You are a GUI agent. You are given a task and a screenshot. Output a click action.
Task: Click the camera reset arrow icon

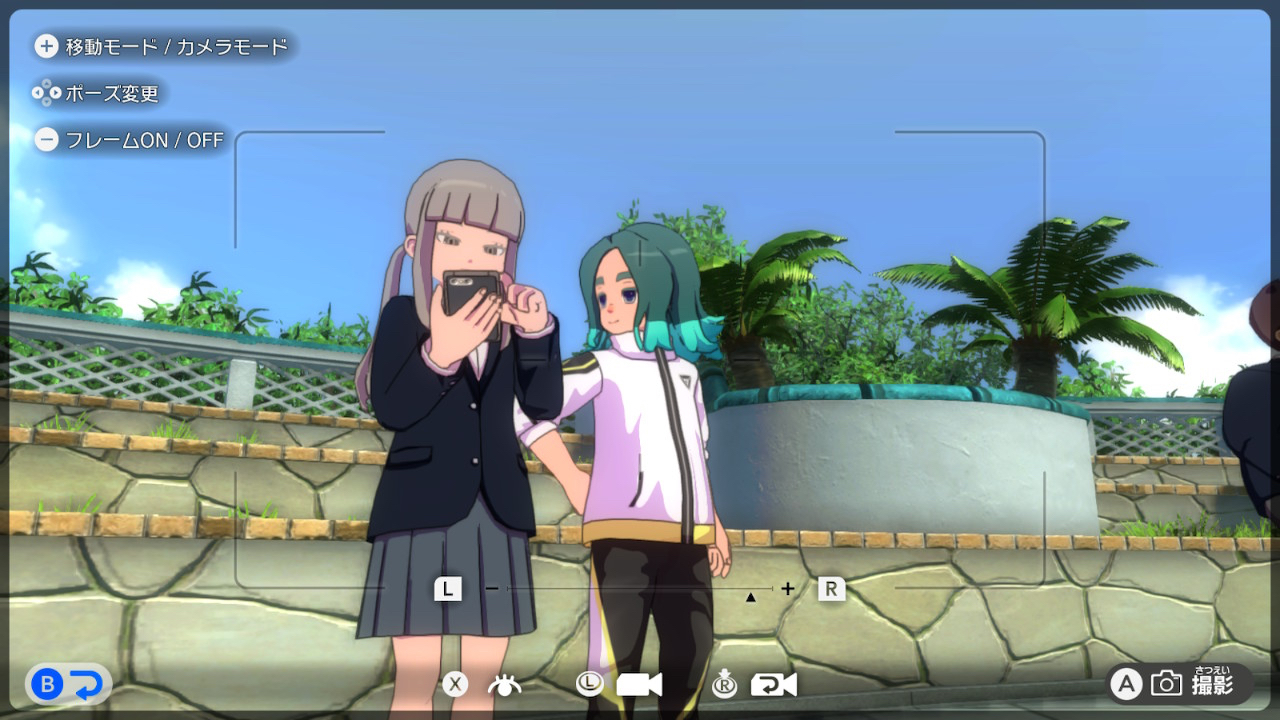tap(774, 685)
